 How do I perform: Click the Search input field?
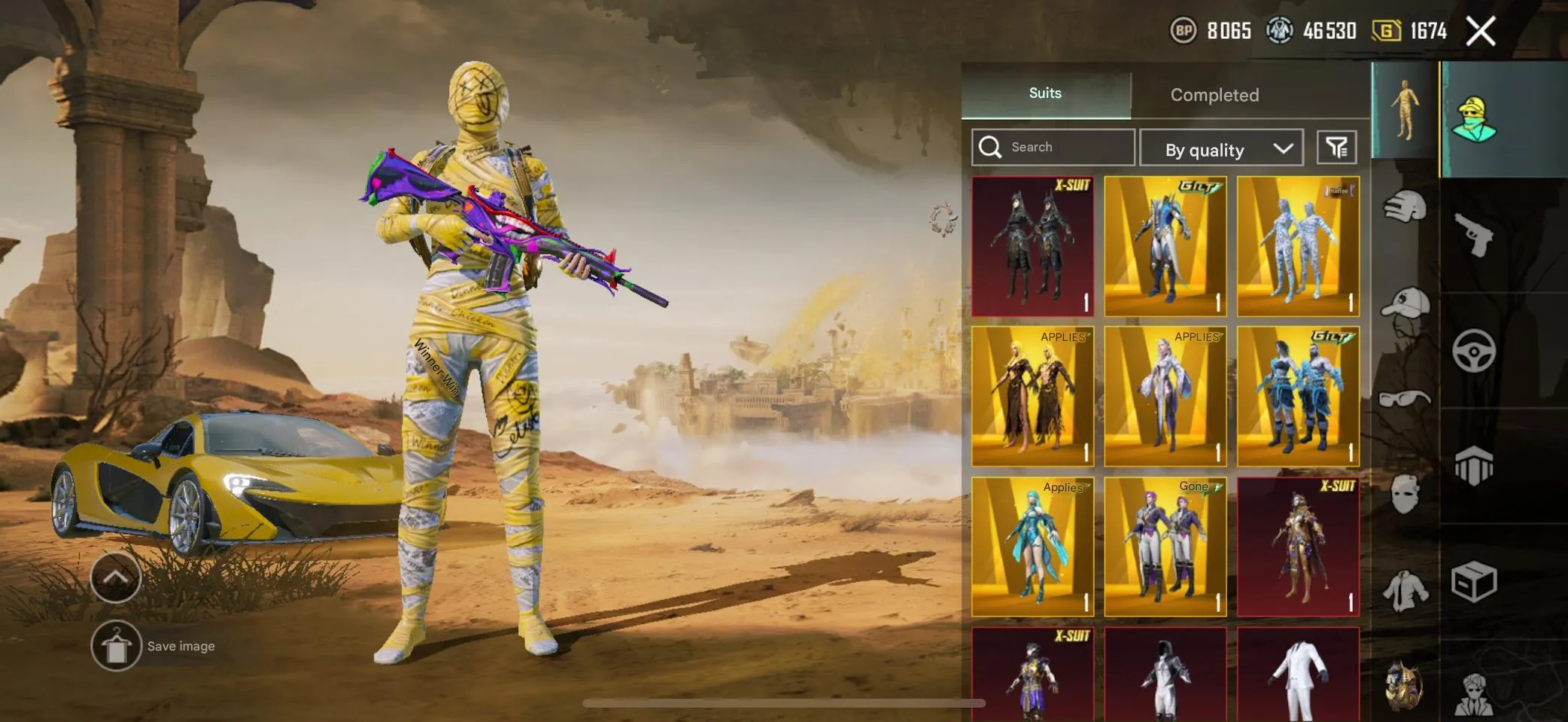click(x=1053, y=147)
